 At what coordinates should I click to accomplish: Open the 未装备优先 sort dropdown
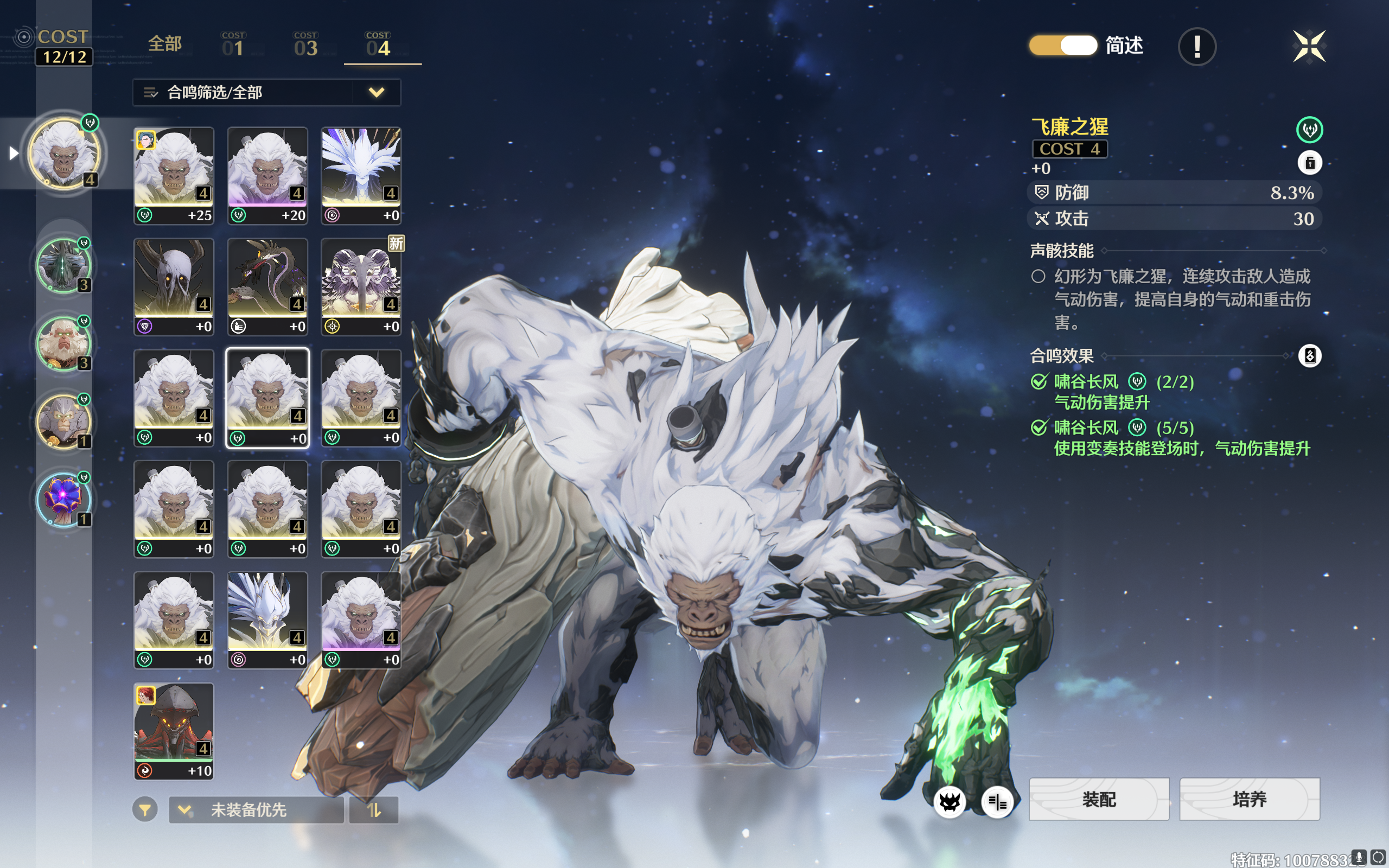256,810
